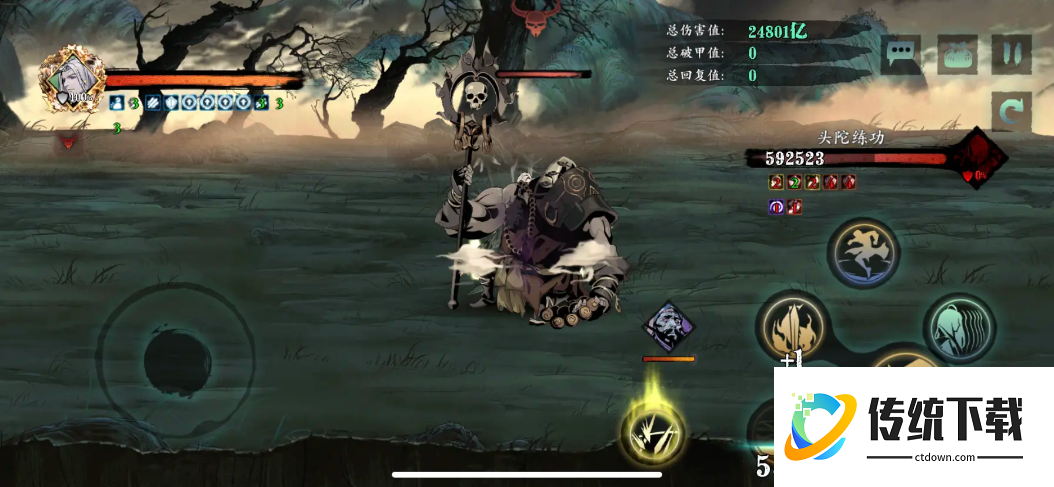Trigger the glowing yellow slash skill
This screenshot has width=1054, height=487.
653,432
